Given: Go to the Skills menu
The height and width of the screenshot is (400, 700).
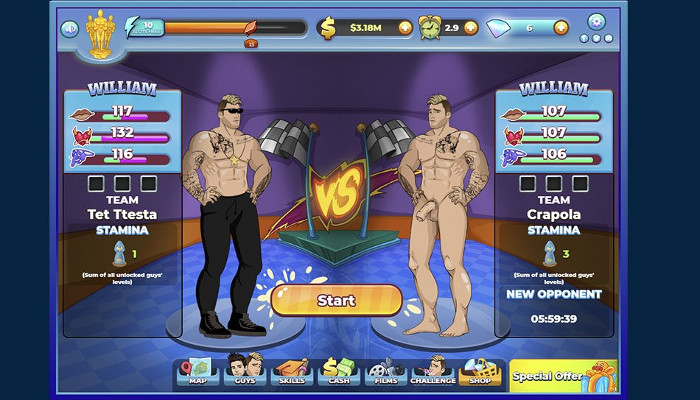Looking at the screenshot, I should (291, 372).
